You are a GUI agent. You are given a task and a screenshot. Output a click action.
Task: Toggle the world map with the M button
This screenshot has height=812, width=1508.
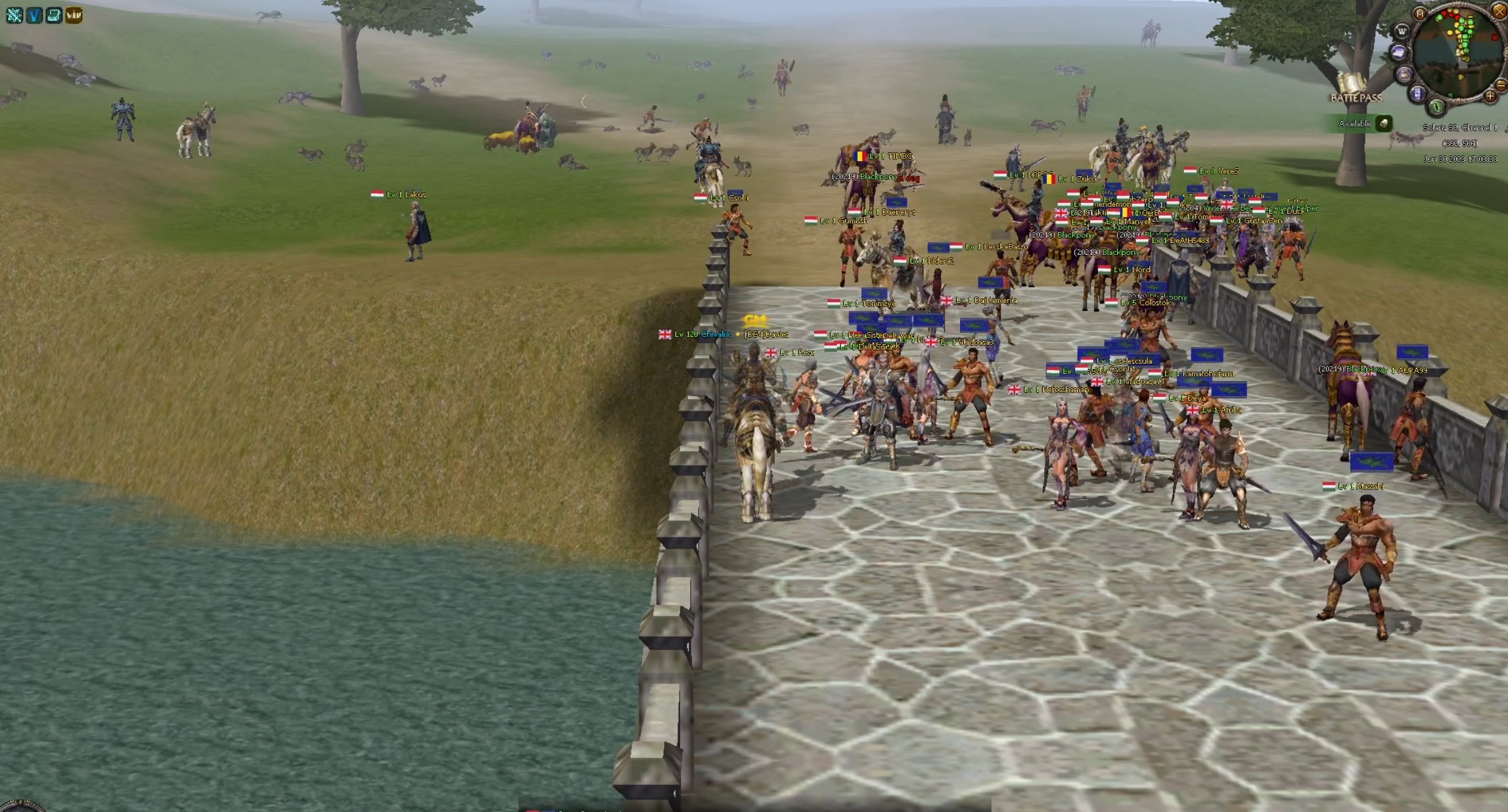tap(1420, 14)
